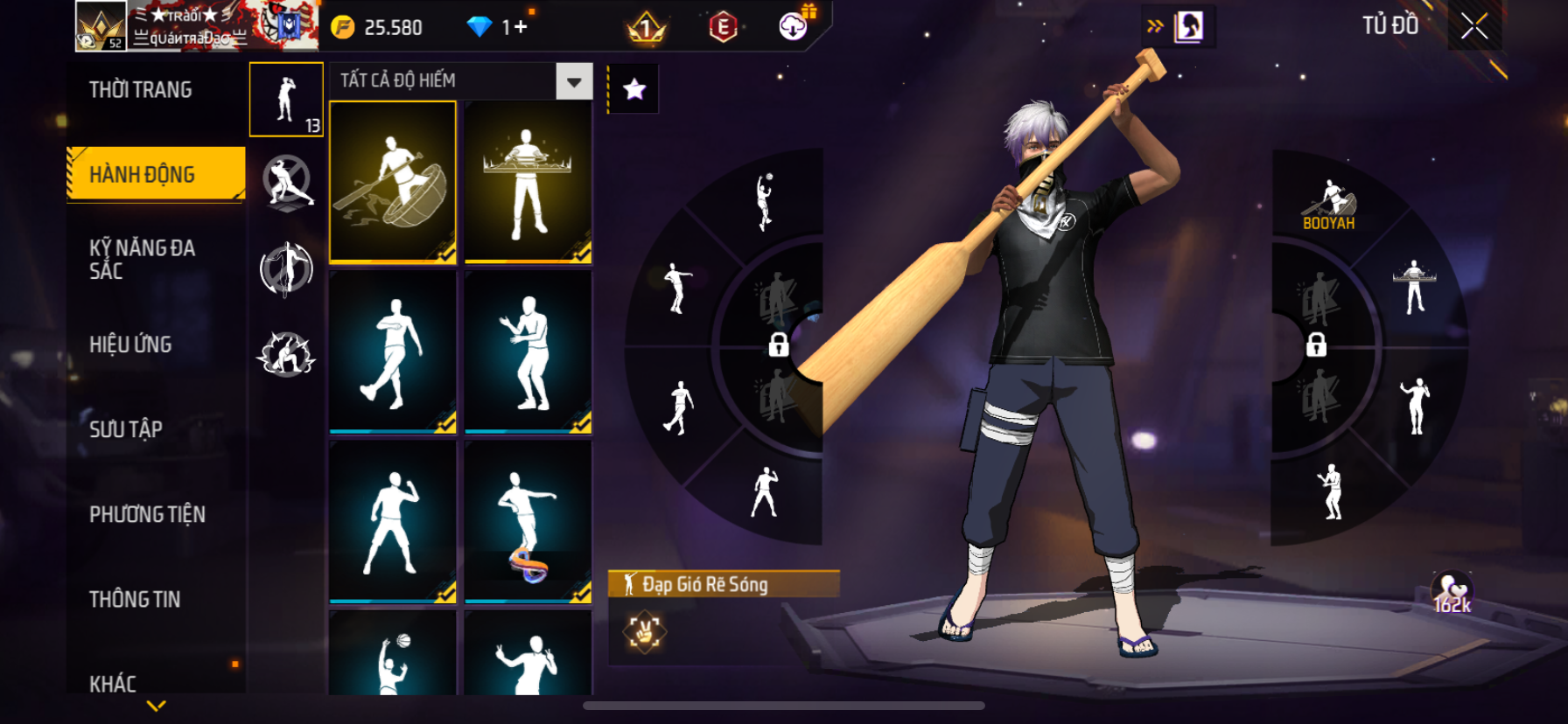Viewport: 1568px width, 724px height.
Task: Toggle the star favorites filter
Action: [x=634, y=88]
